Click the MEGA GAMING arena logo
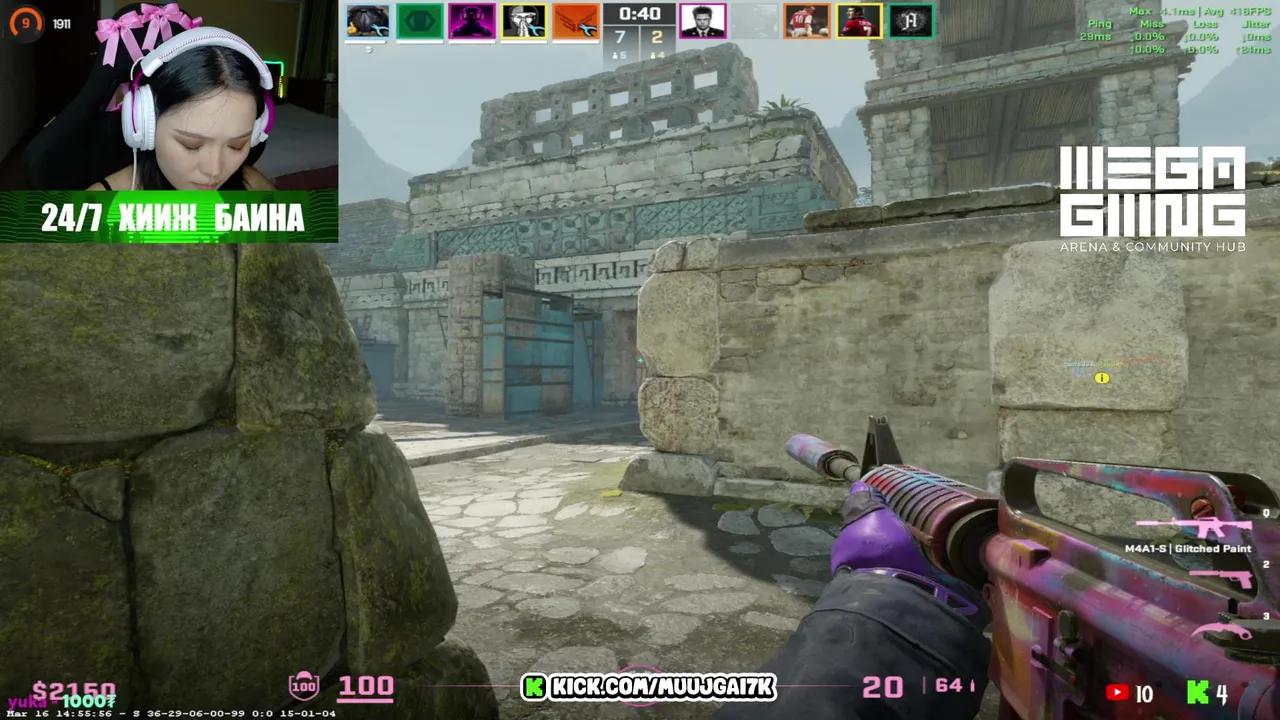The image size is (1280, 720). (1152, 190)
